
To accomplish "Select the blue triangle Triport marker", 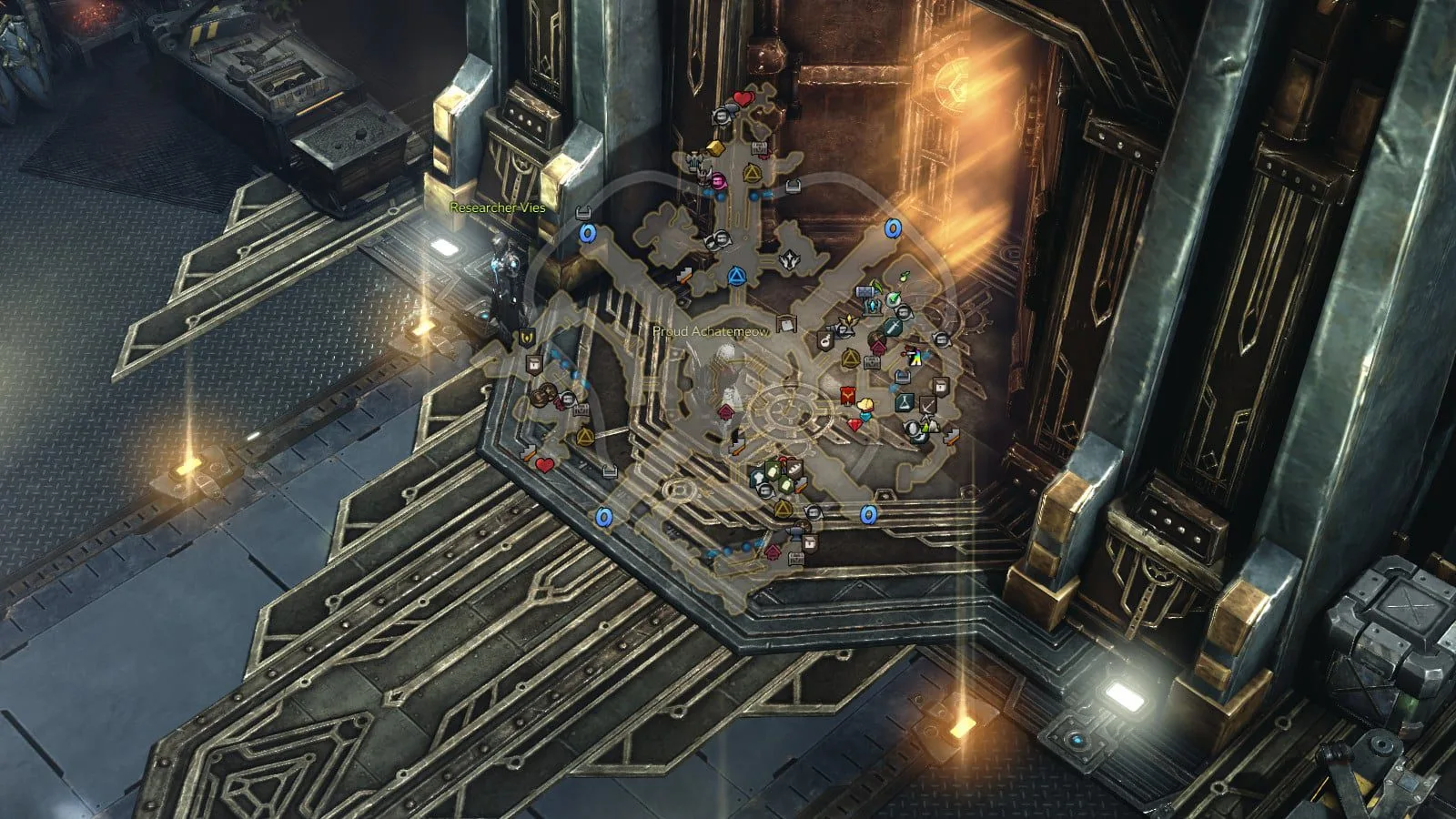I will coord(736,274).
